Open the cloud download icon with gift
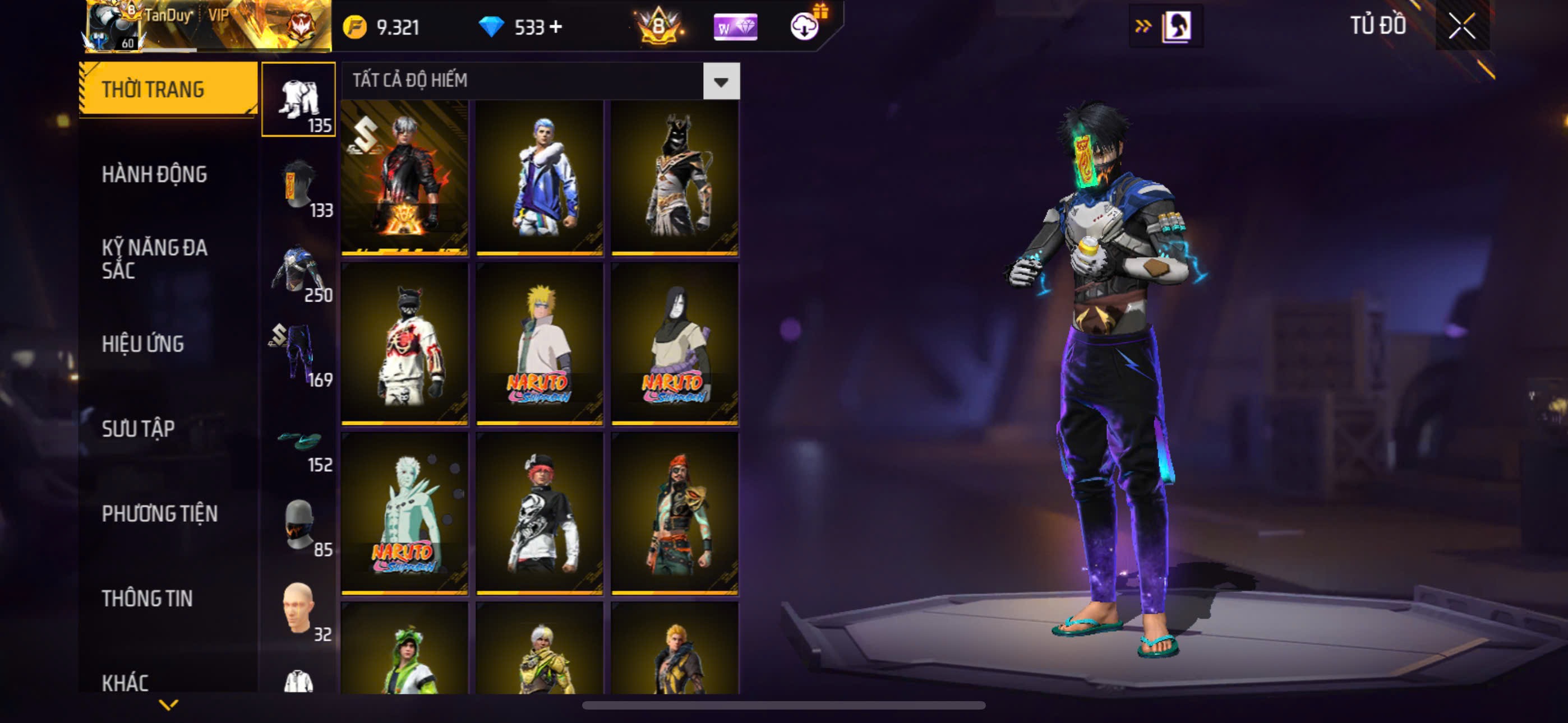The image size is (1568, 723). [805, 26]
